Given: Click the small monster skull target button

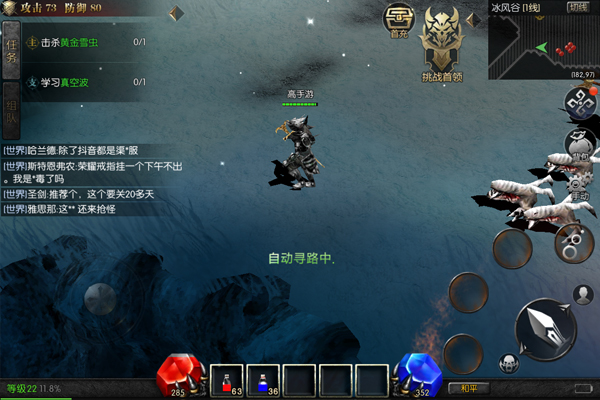Looking at the screenshot, I should (509, 363).
